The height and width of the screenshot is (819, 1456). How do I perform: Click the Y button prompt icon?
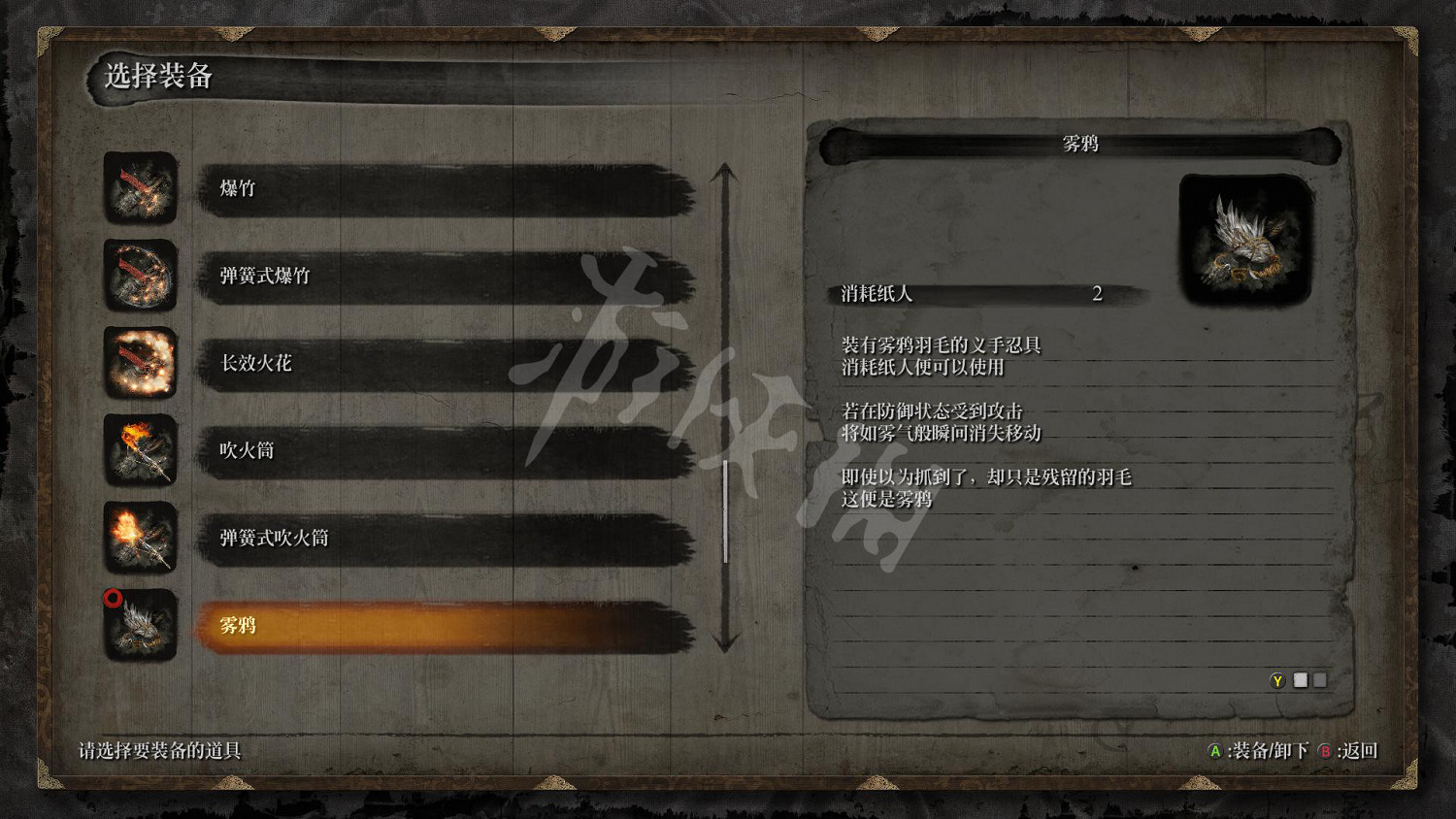pyautogui.click(x=1280, y=680)
